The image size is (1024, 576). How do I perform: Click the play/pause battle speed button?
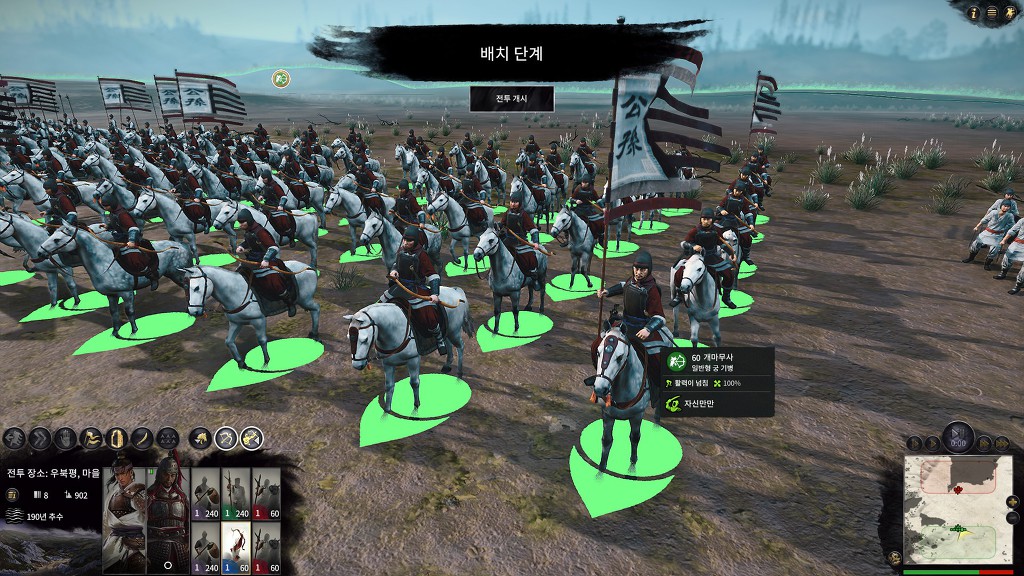(x=958, y=438)
